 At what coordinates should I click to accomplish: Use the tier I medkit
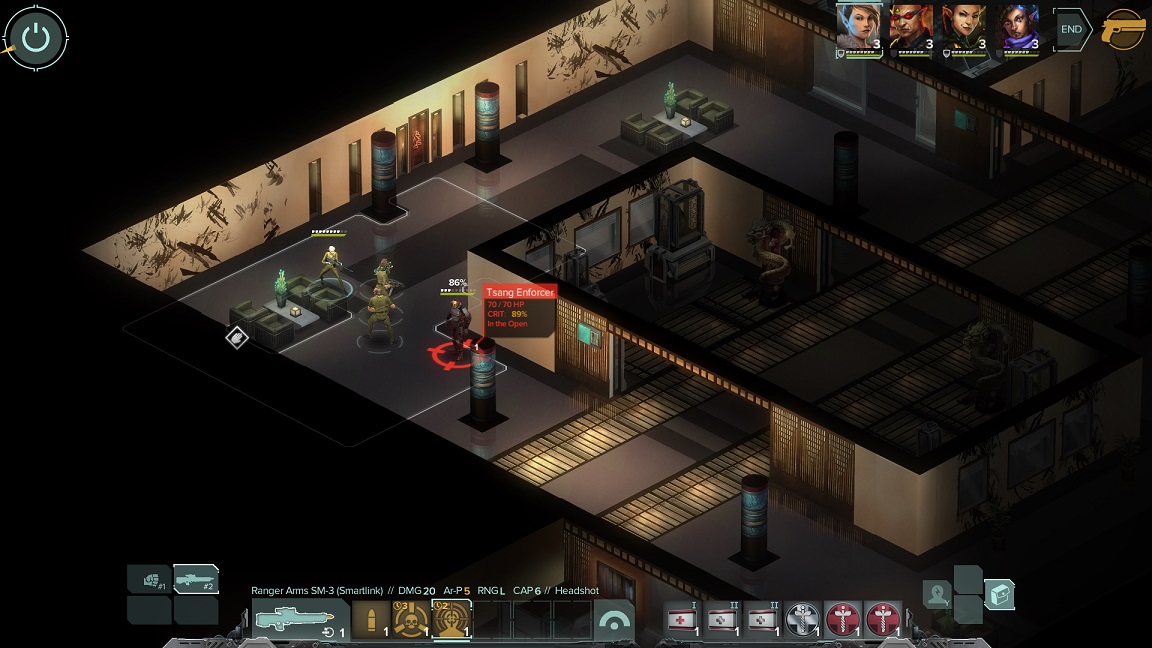click(683, 620)
